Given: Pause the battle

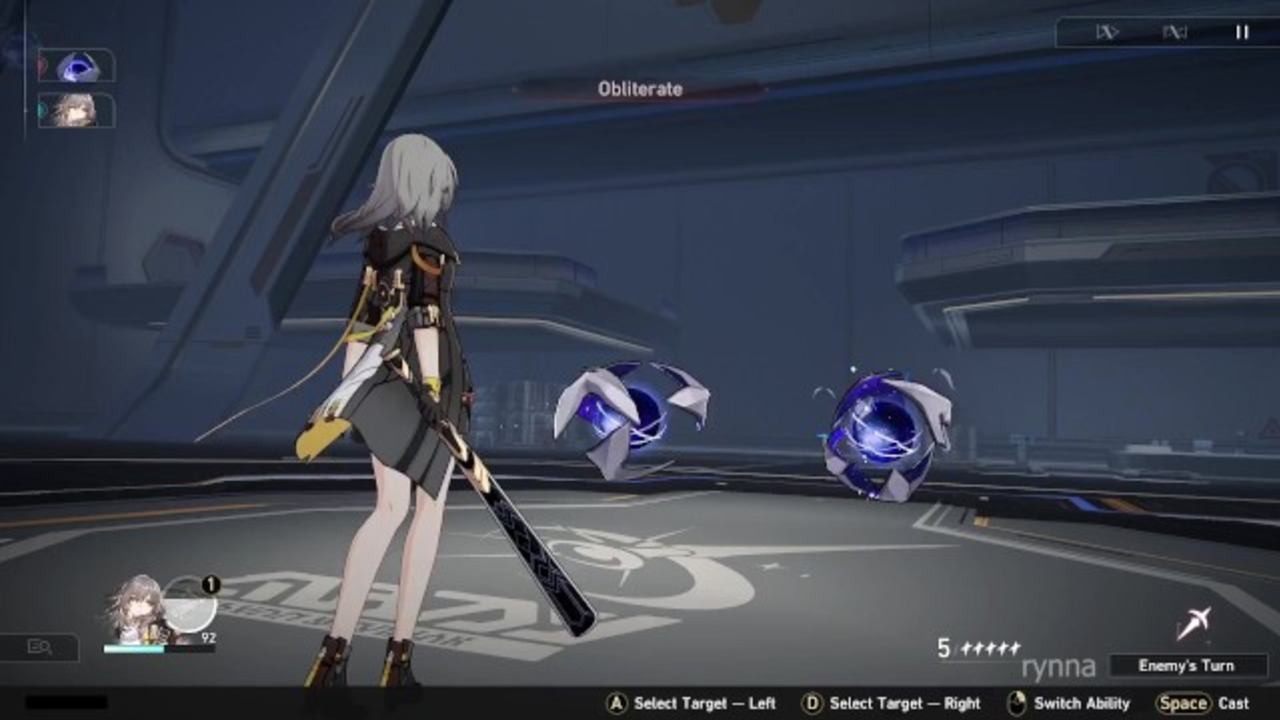Looking at the screenshot, I should click(x=1241, y=32).
